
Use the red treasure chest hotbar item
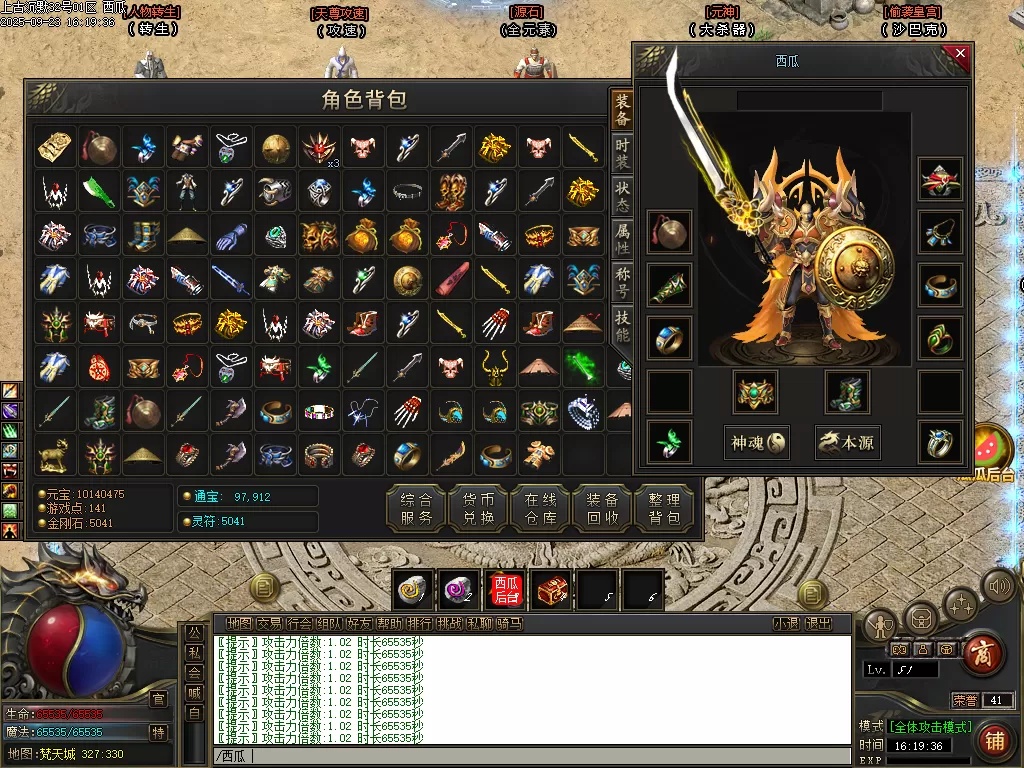[x=551, y=591]
